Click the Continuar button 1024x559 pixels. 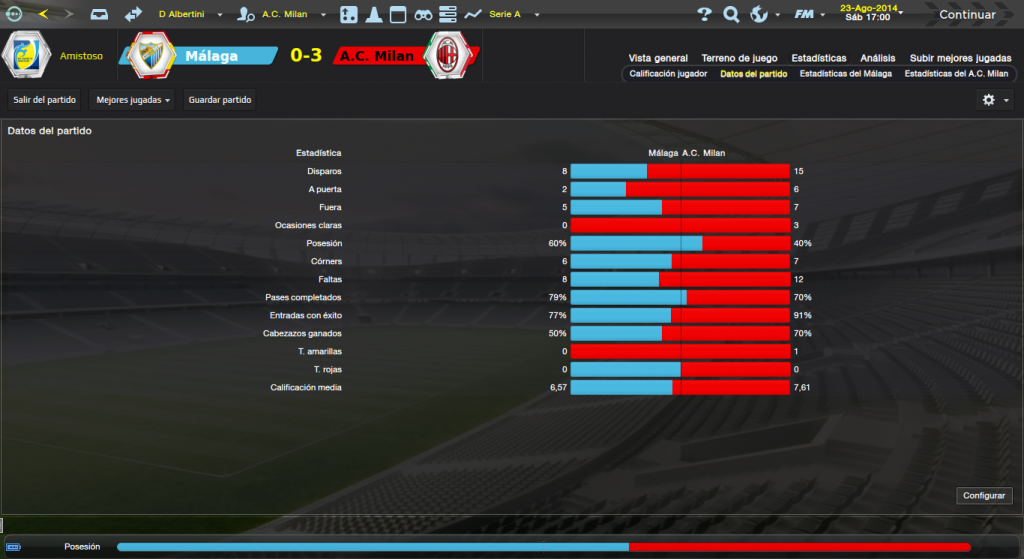coord(966,15)
